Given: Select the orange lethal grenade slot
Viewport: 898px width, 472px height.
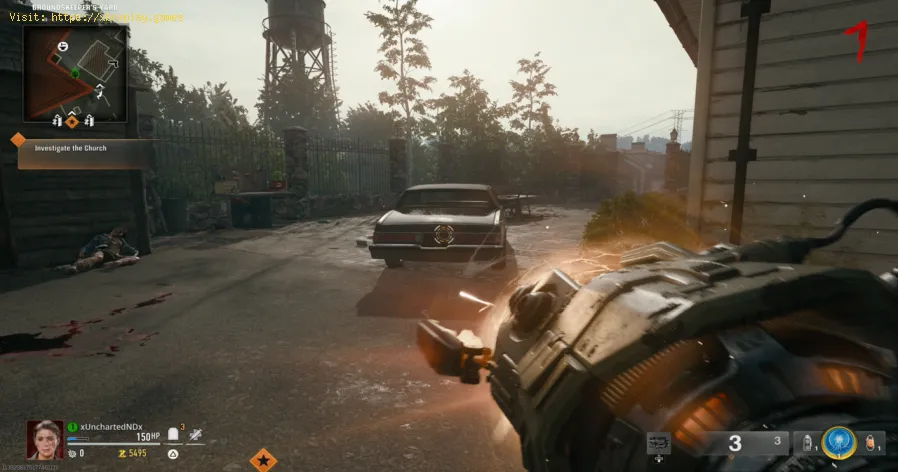Looking at the screenshot, I should (x=872, y=443).
